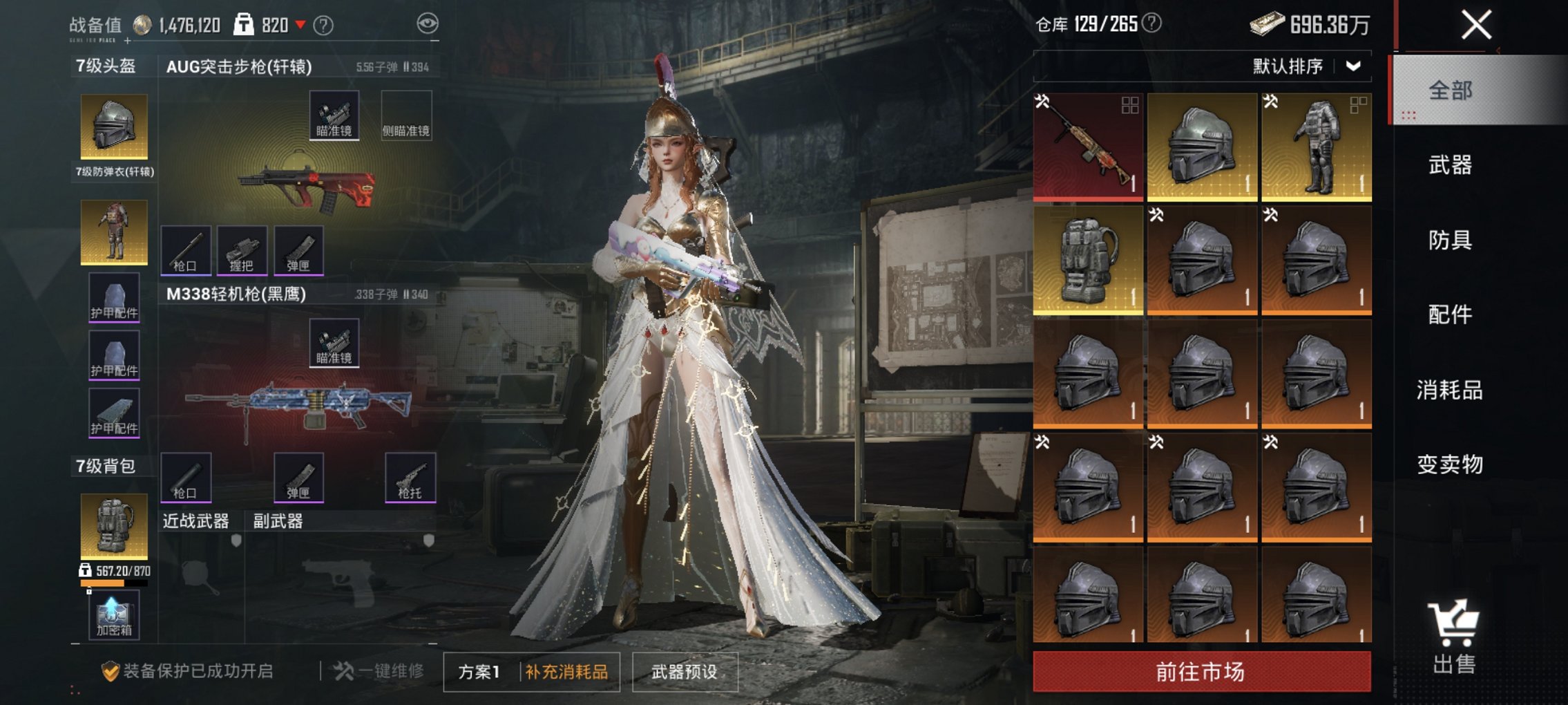Select the 配件 category tab
Image resolution: width=1568 pixels, height=705 pixels.
click(x=1450, y=314)
